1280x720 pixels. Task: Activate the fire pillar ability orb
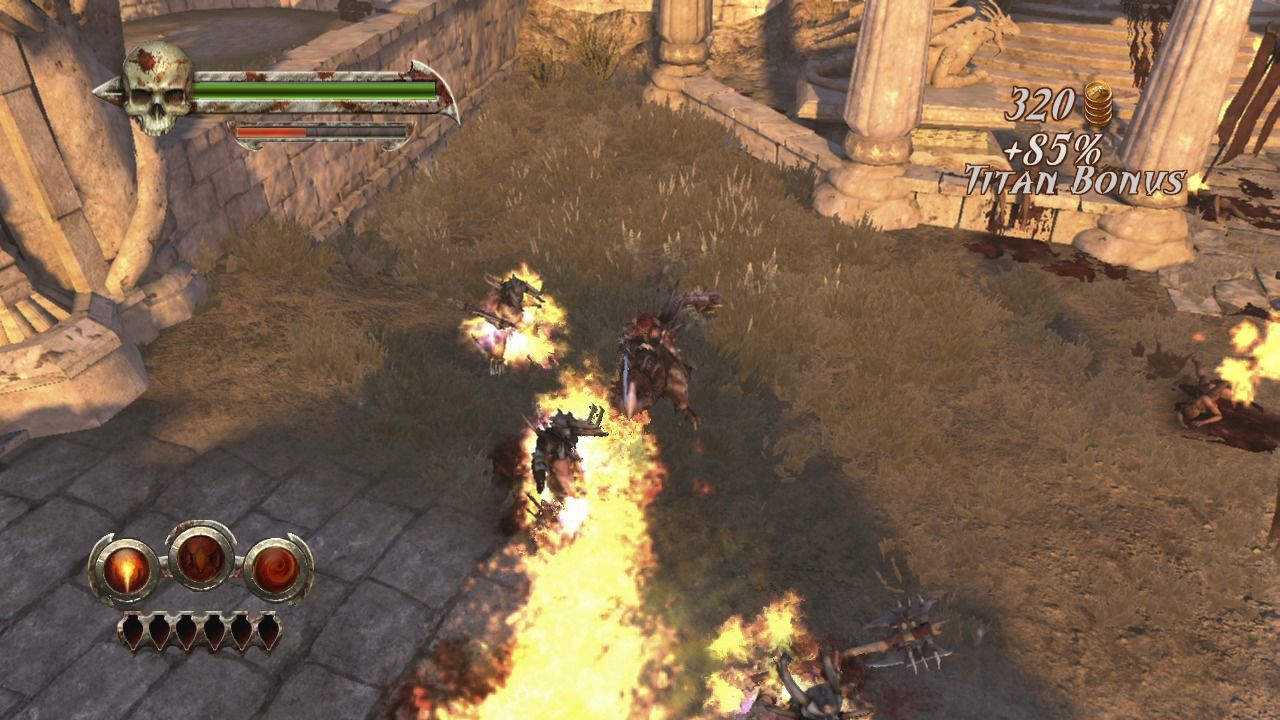coord(125,570)
